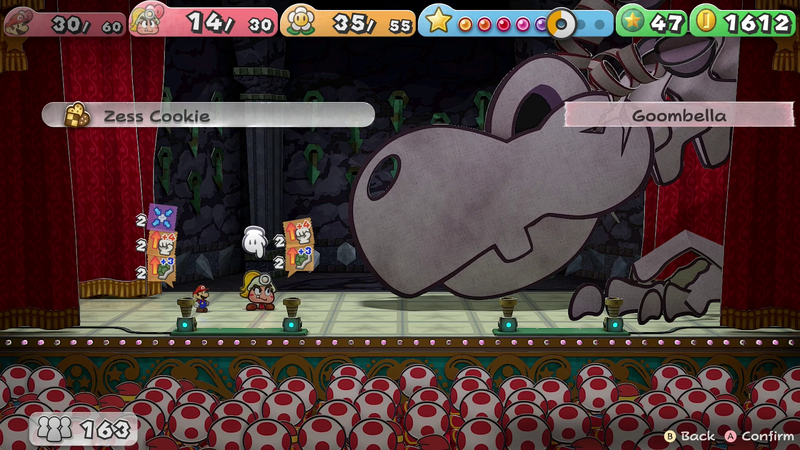Inspect Mario's purple shrink status icon

[162, 219]
